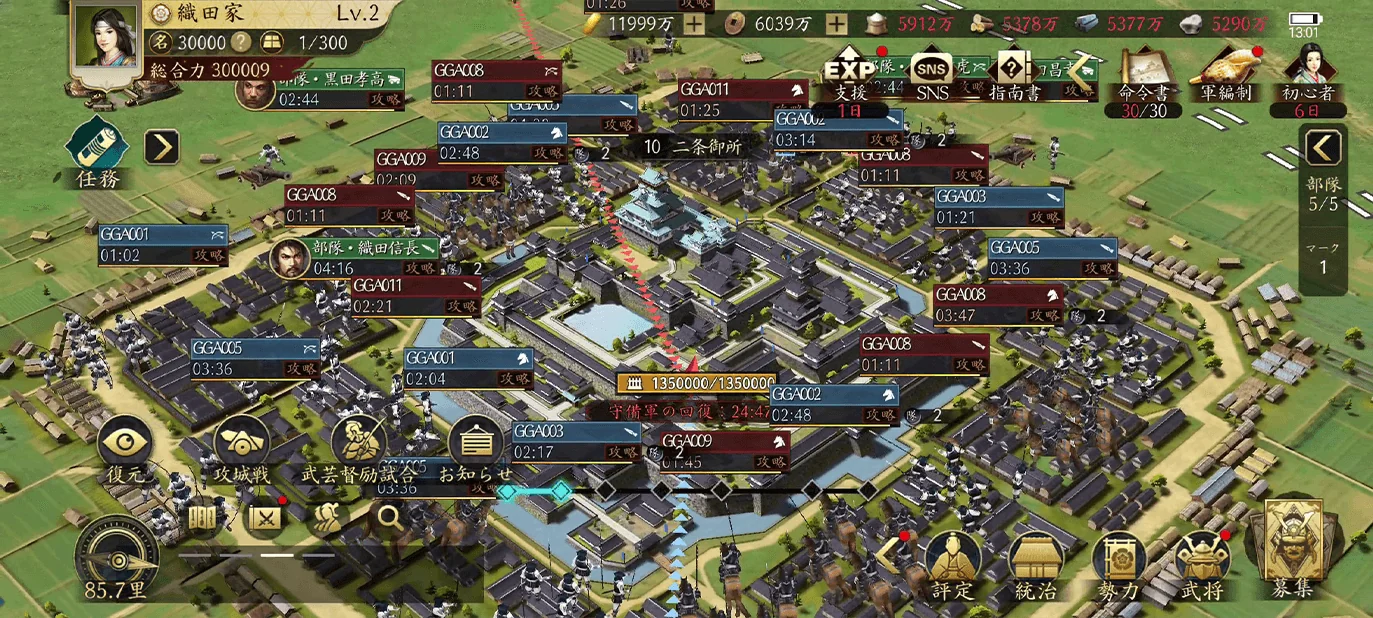Open the 評定 council menu

(952, 562)
